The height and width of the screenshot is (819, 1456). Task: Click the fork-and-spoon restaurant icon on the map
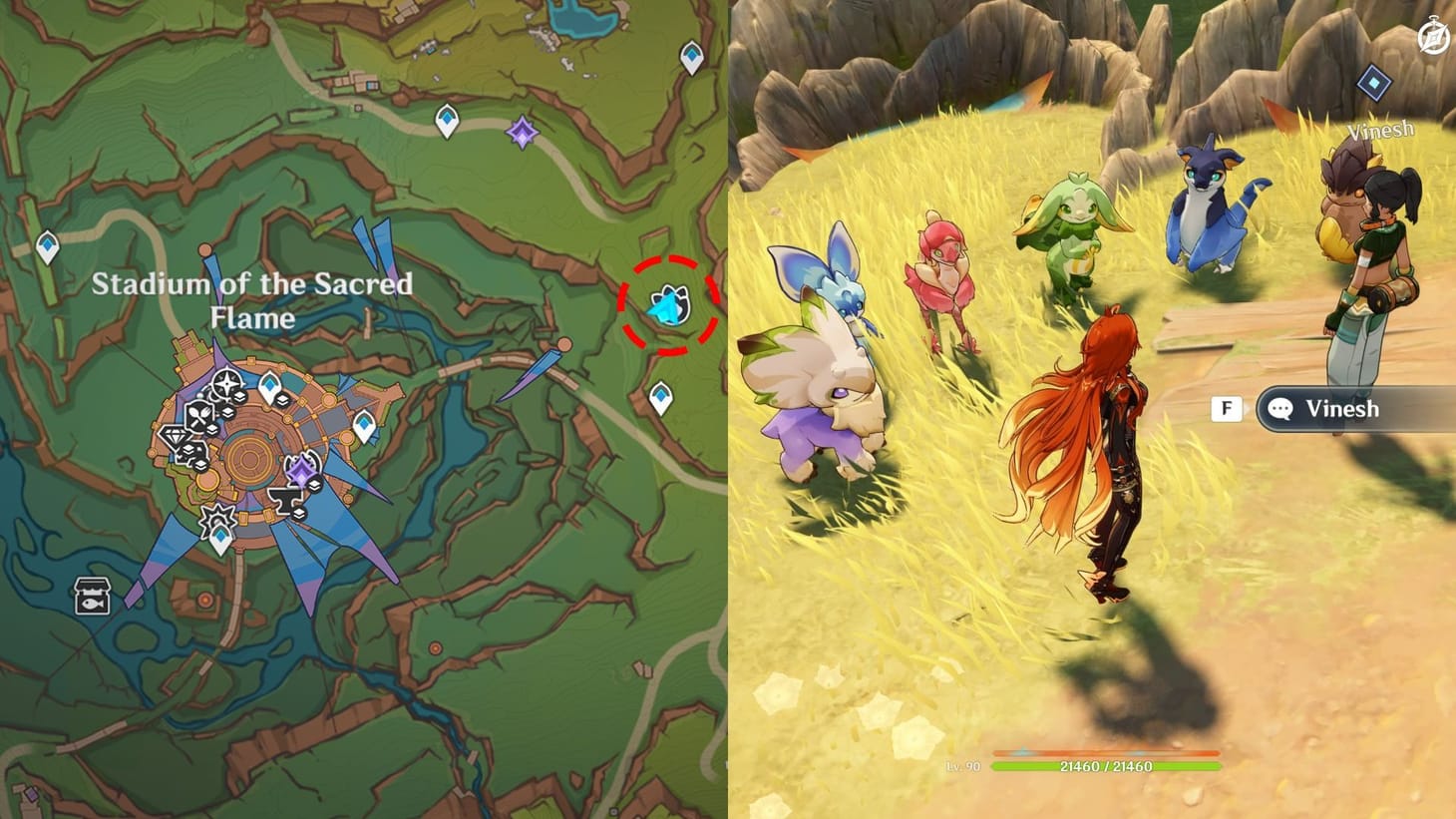(199, 415)
